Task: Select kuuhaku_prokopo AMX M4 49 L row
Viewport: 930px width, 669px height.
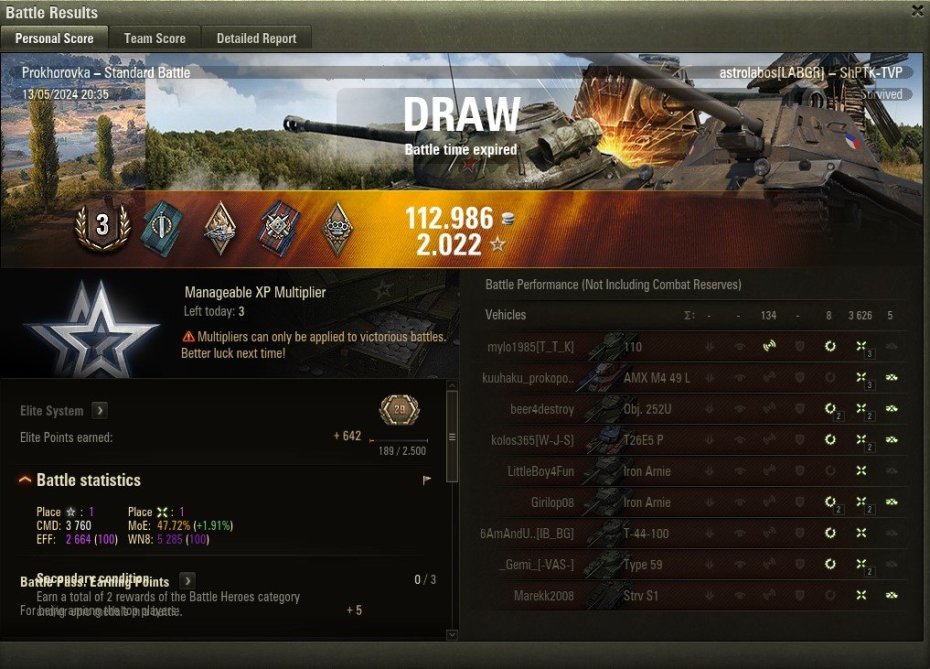Action: tap(690, 378)
